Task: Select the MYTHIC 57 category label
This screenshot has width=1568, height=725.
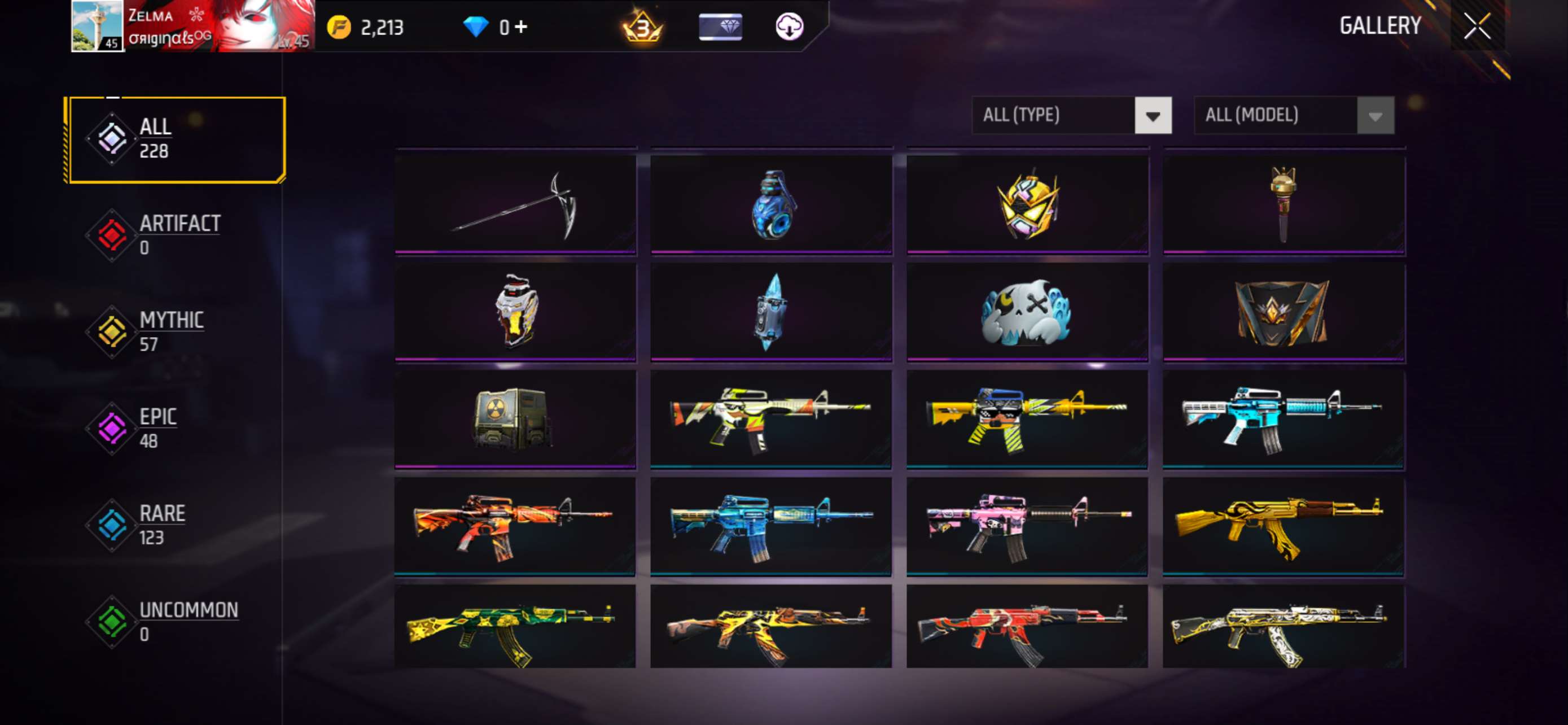Action: pos(172,319)
